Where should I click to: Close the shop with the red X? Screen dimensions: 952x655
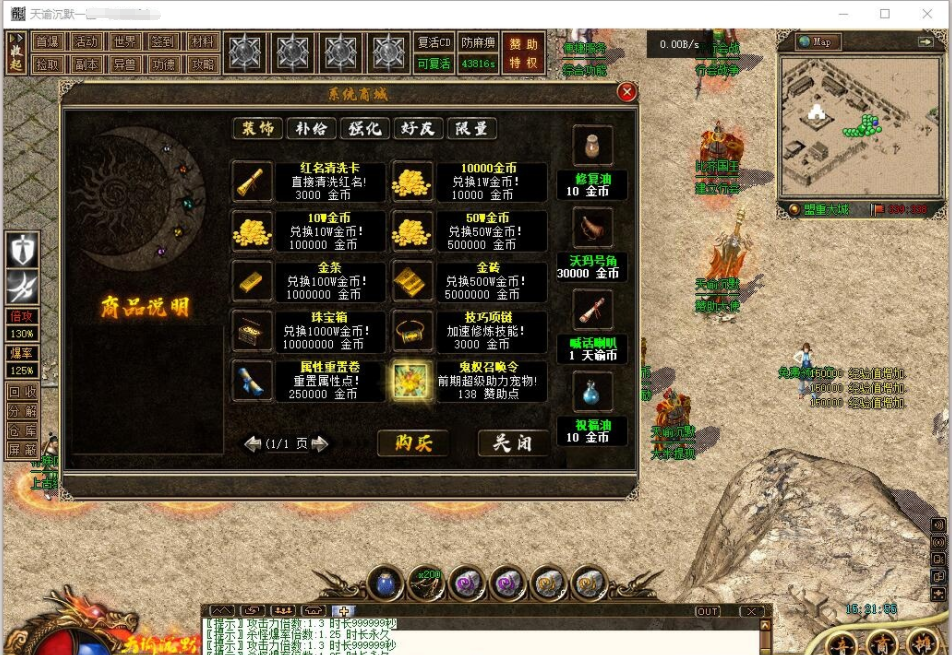[x=627, y=93]
